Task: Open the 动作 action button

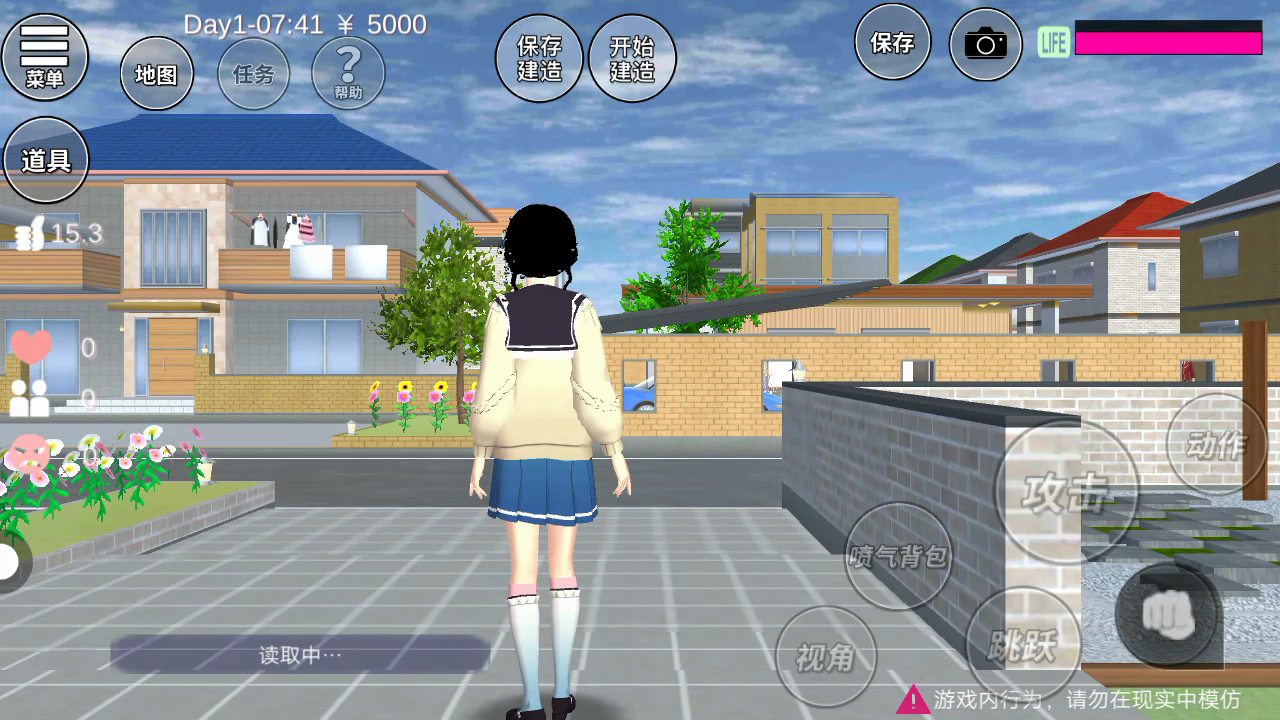Action: click(x=1216, y=445)
